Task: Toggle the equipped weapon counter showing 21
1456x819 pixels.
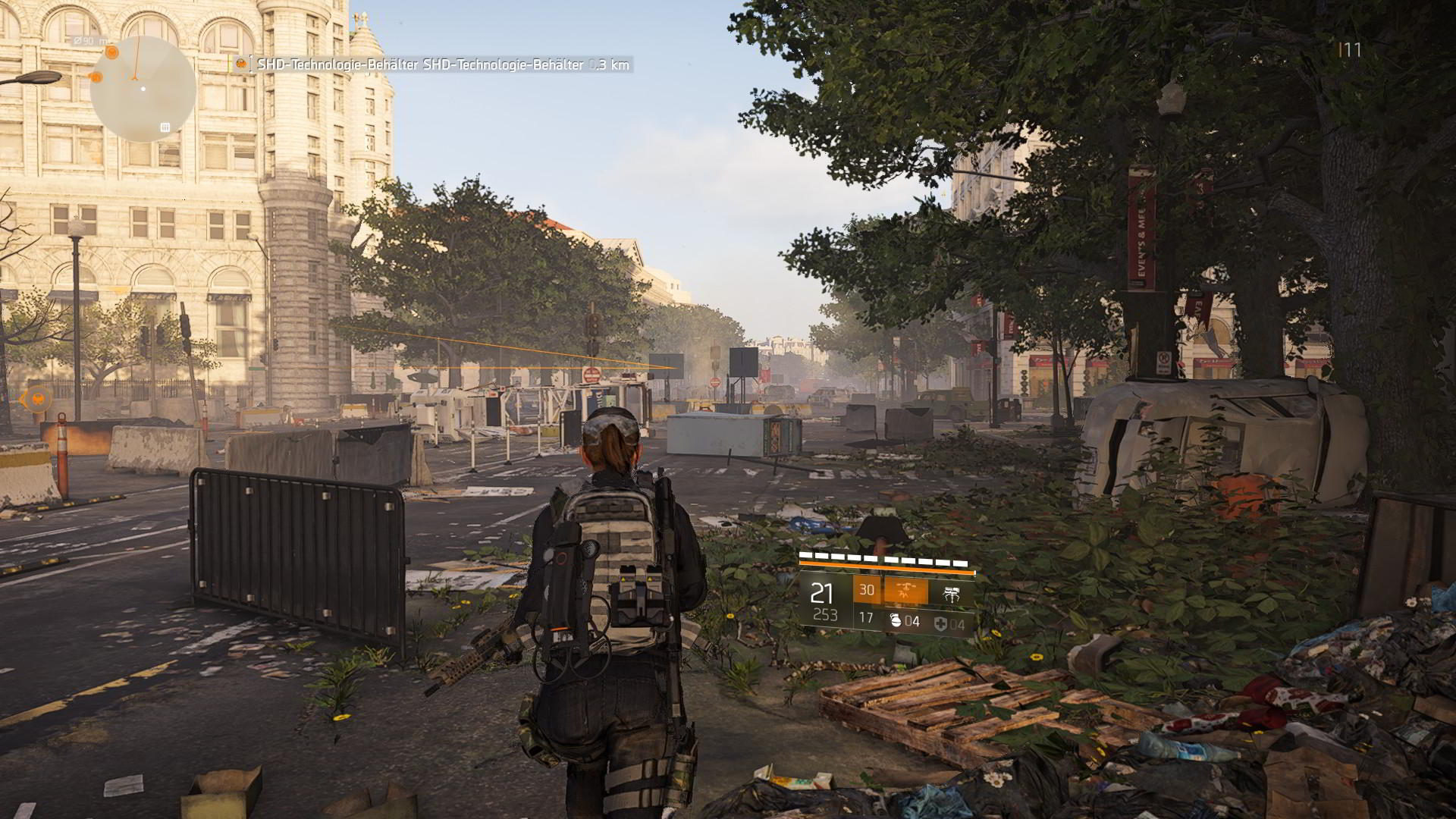Action: (821, 592)
